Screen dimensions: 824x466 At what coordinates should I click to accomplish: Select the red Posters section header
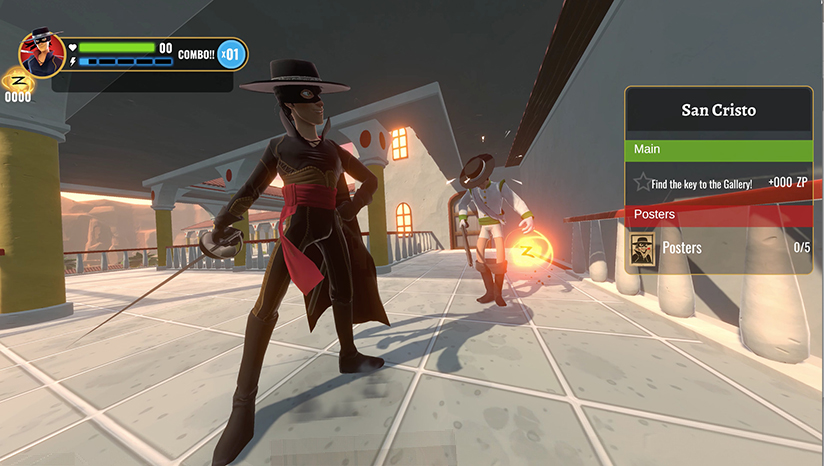coord(718,214)
